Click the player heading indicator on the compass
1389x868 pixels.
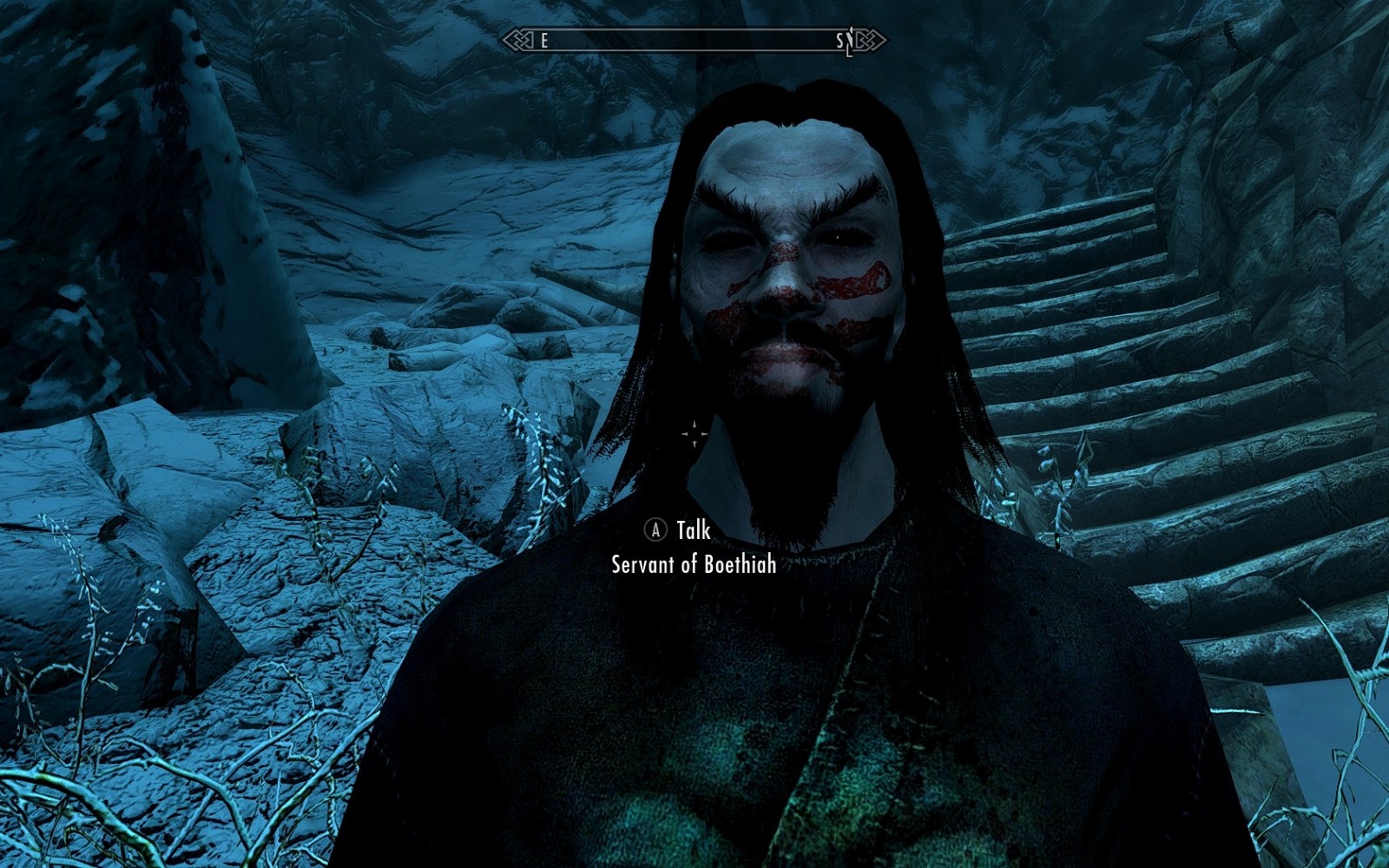click(x=852, y=40)
